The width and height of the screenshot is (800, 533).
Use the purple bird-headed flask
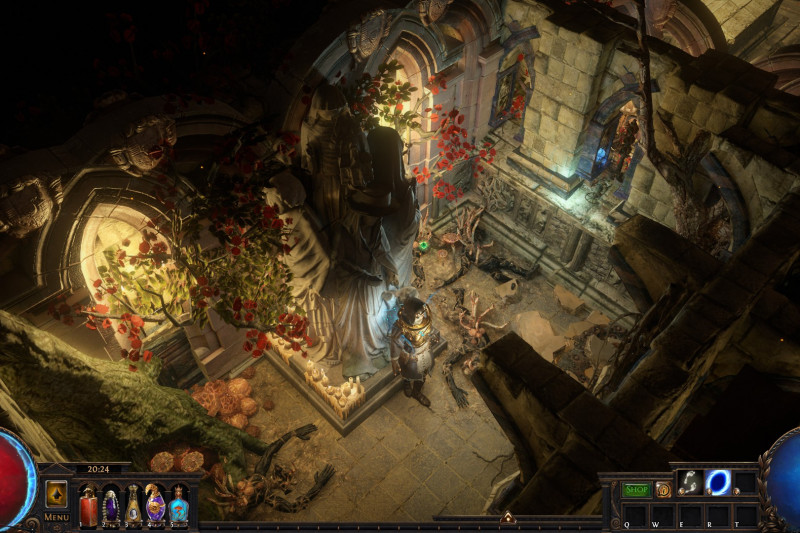pos(156,504)
